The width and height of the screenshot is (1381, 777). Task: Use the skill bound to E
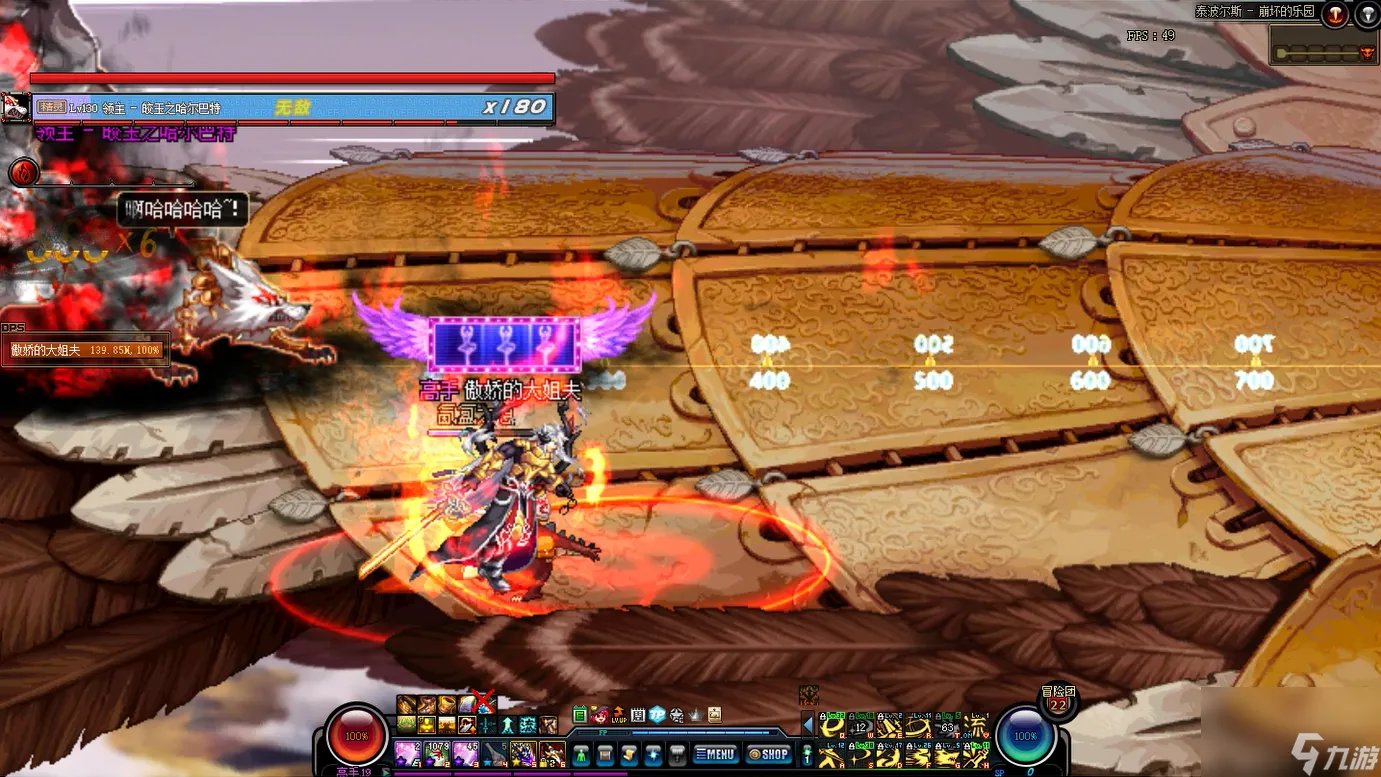point(888,727)
